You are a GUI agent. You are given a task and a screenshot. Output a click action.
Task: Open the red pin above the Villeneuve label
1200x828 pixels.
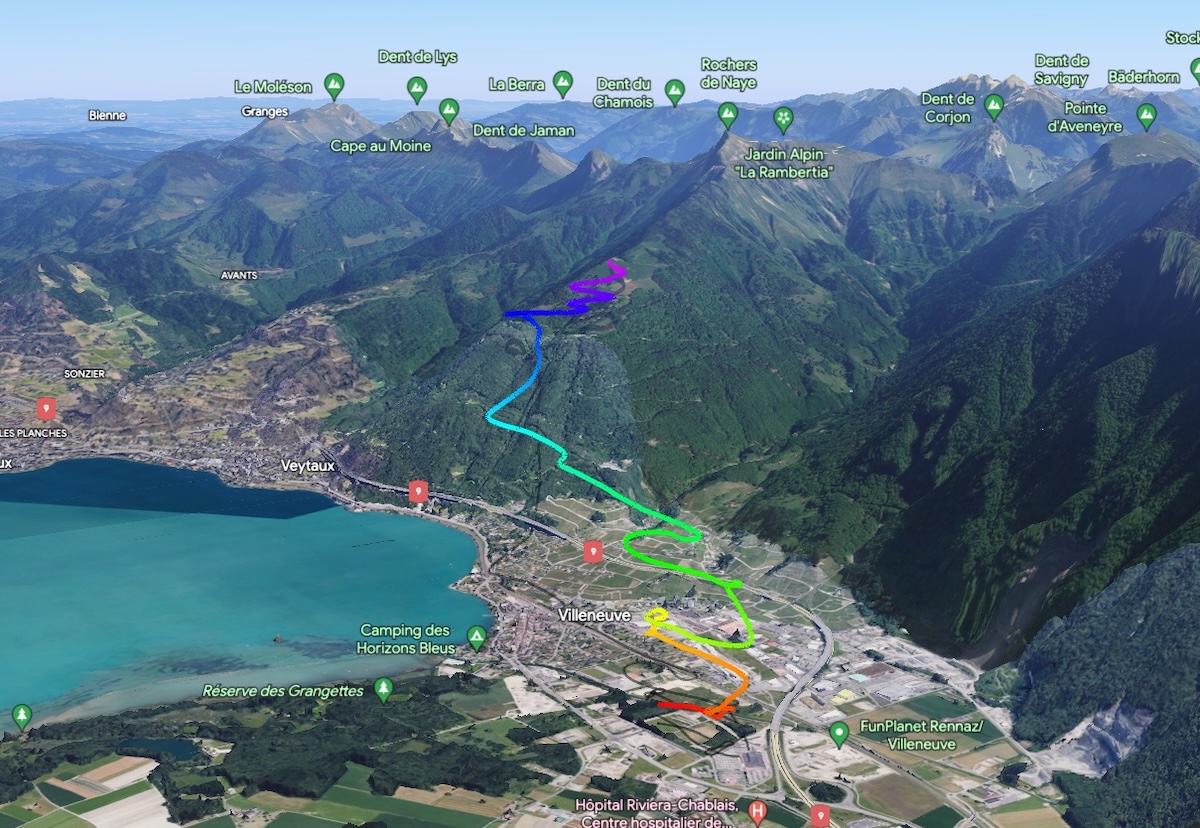594,551
